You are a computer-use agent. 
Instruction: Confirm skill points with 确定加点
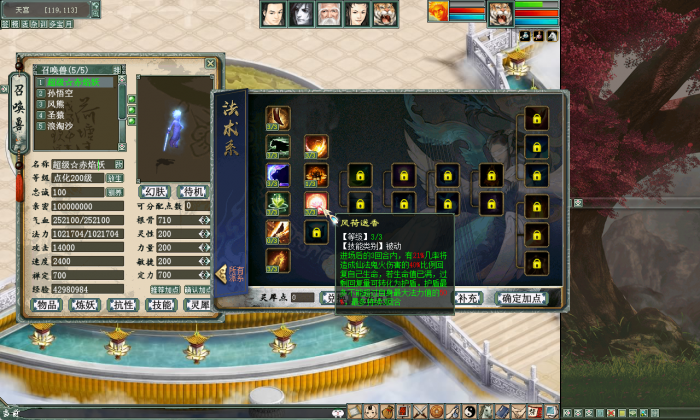[525, 298]
